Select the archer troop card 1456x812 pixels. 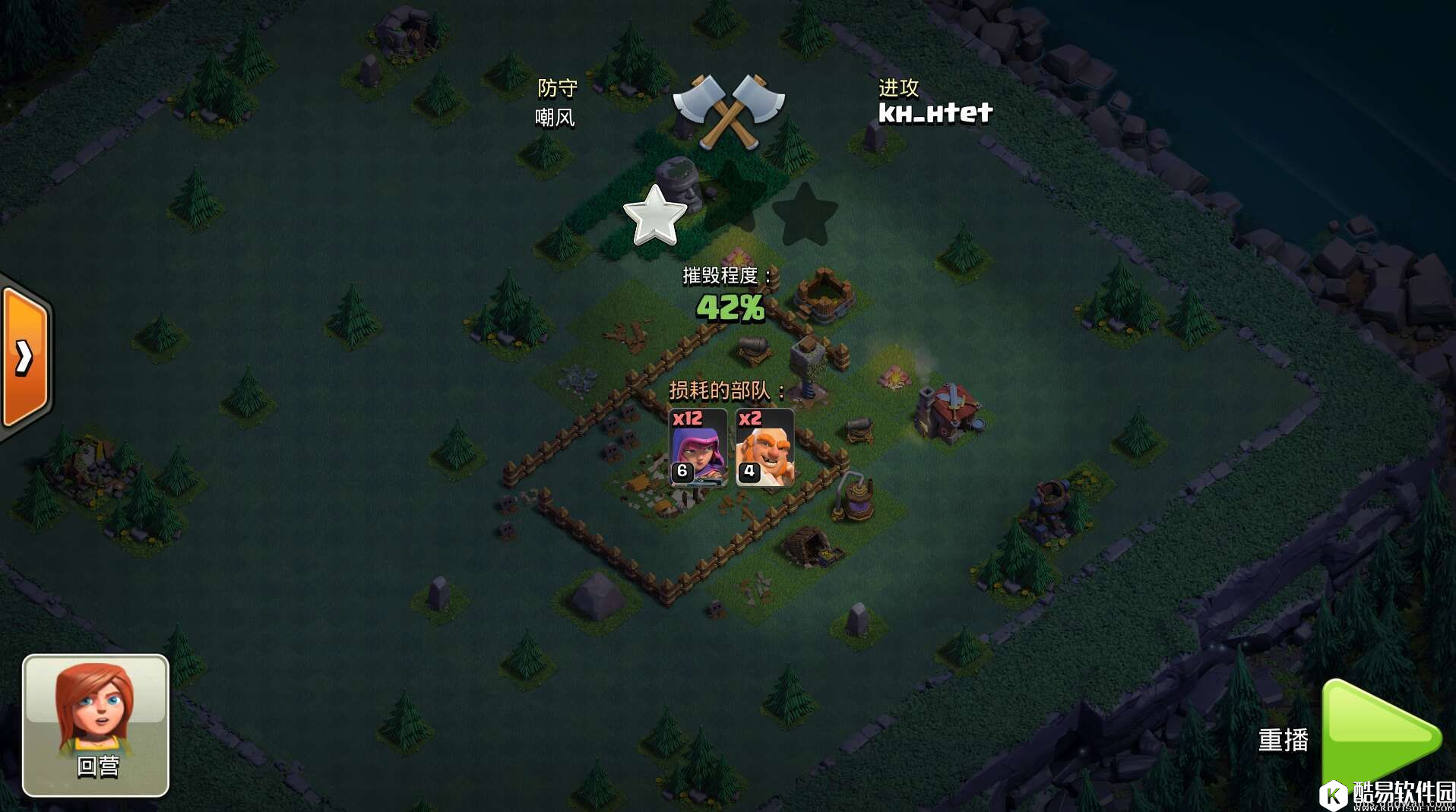click(698, 447)
